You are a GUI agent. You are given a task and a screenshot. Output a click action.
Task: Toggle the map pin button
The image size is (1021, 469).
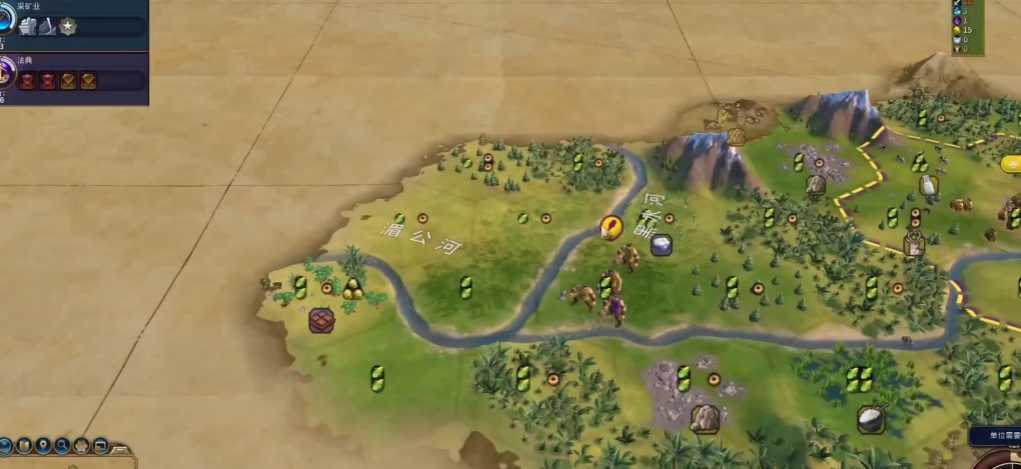point(43,445)
